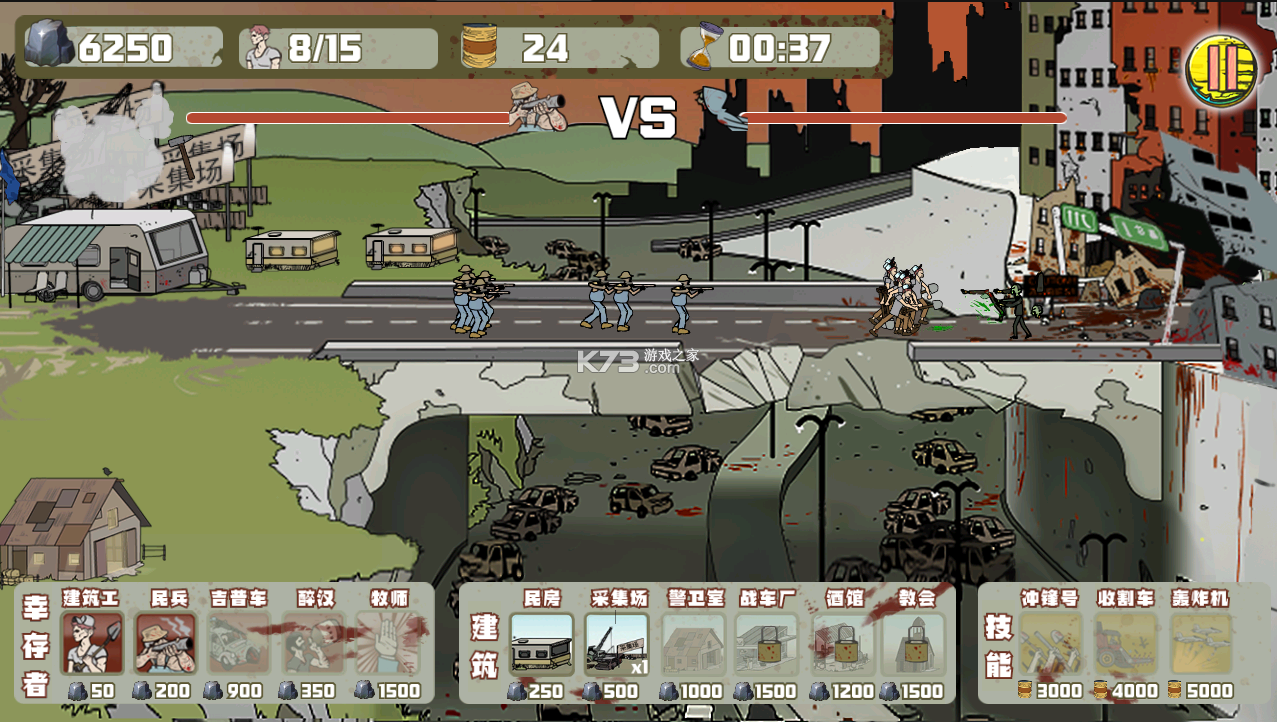Screen dimensions: 1277x722
Task: Recruit a 建筑工 builder for 50
Action: (92, 644)
